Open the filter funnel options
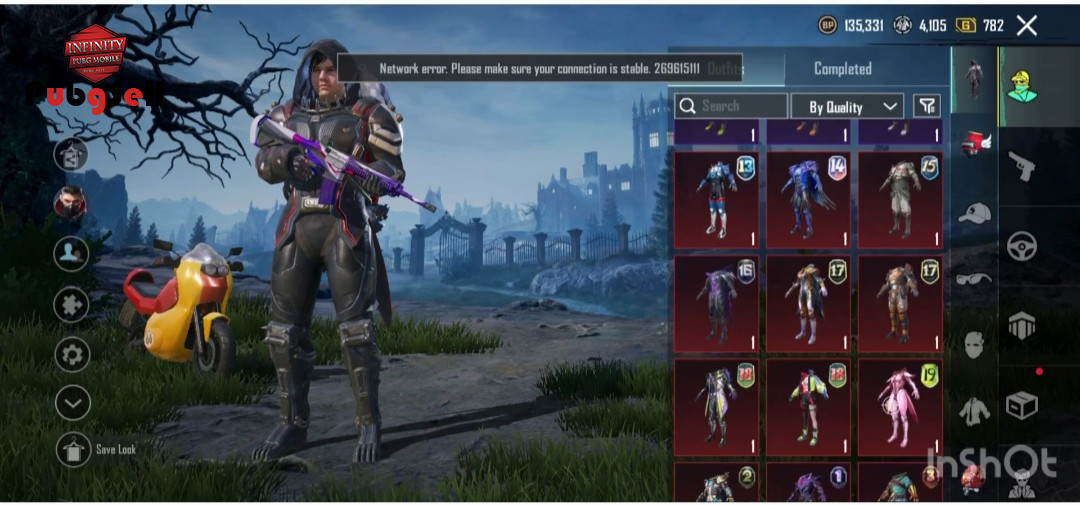This screenshot has height=505, width=1080. coord(927,106)
